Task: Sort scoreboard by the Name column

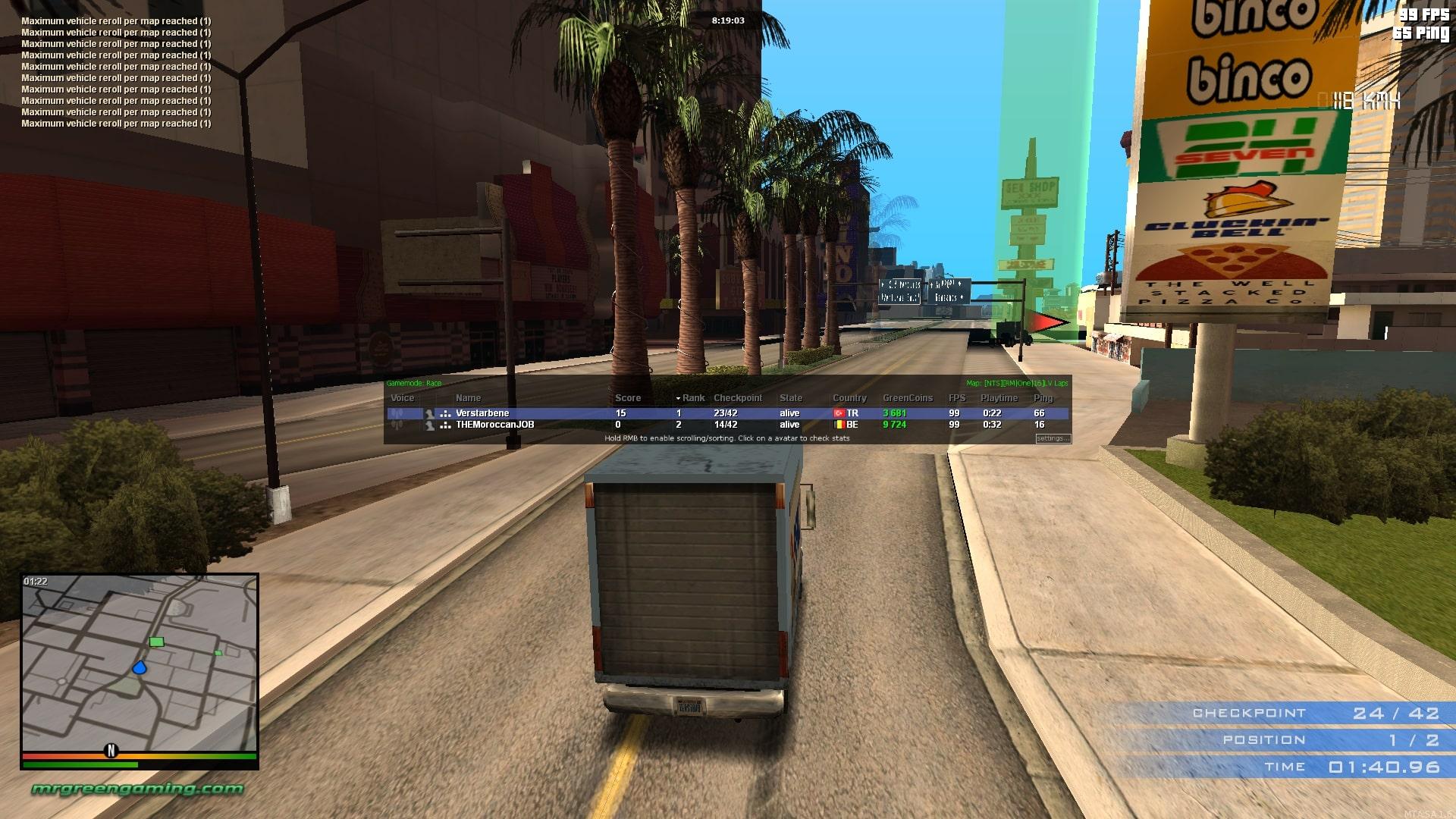Action: tap(468, 398)
